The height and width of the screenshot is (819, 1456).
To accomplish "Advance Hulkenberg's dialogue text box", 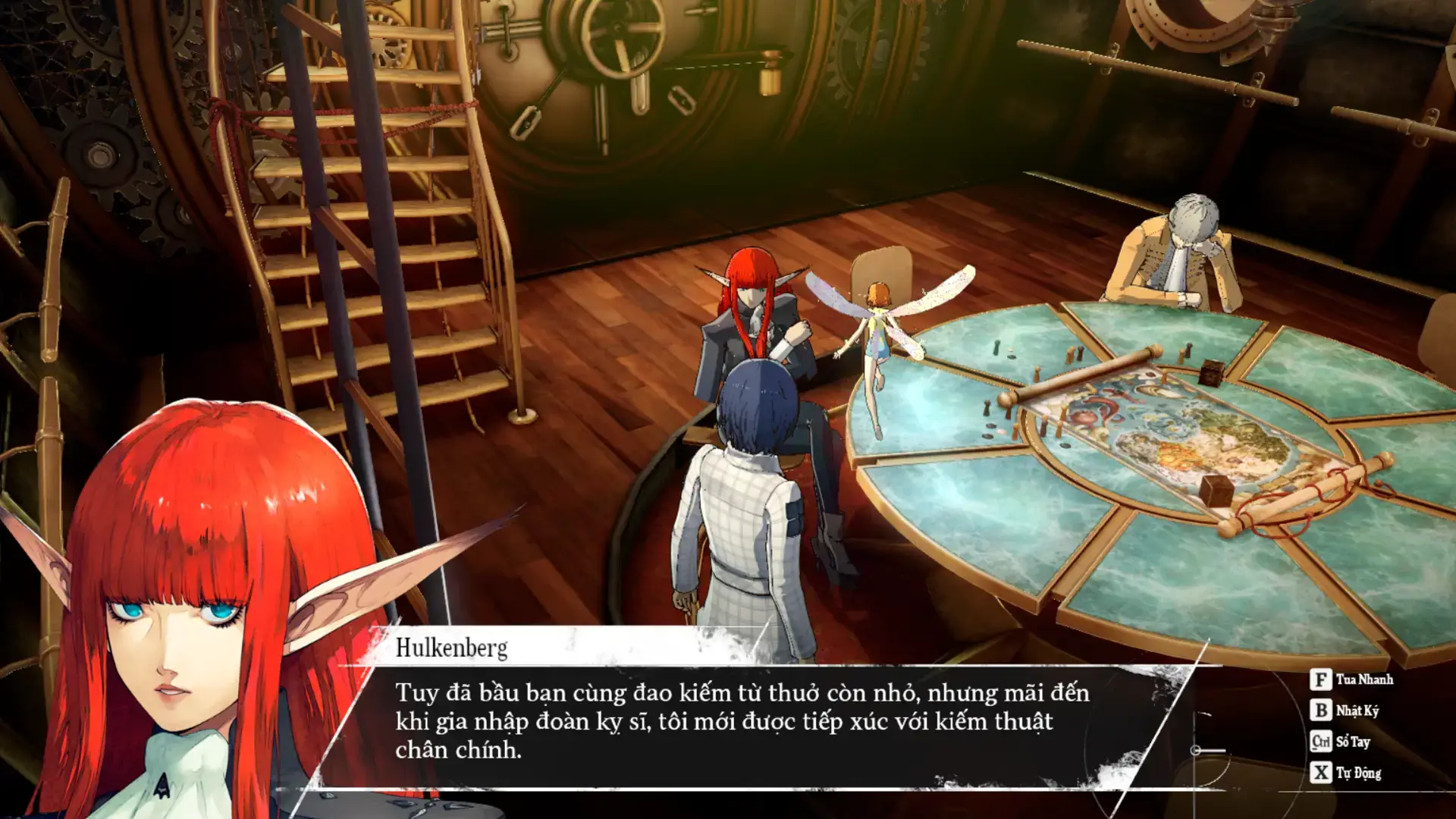I will pyautogui.click(x=742, y=721).
